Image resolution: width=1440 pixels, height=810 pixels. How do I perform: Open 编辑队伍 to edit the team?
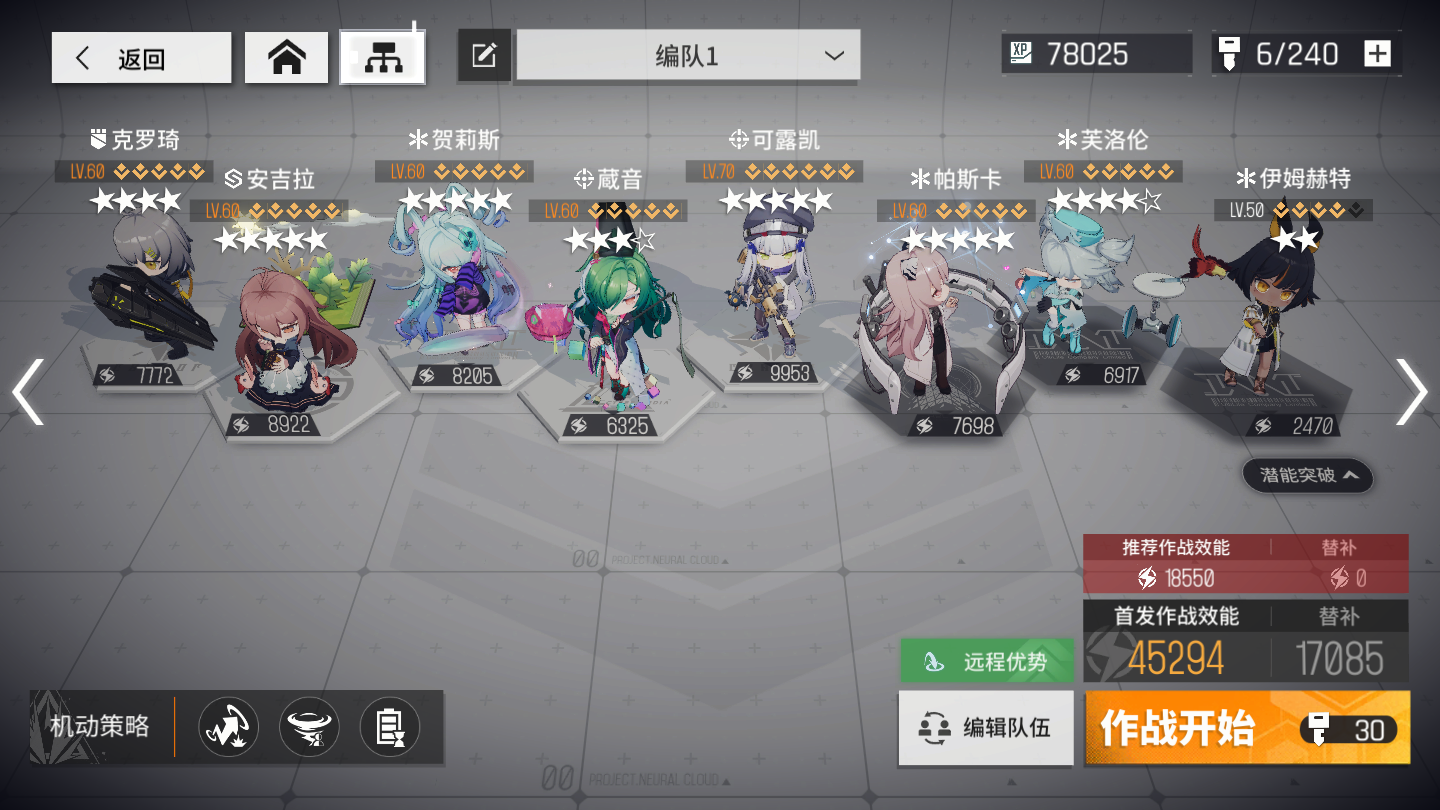coord(986,727)
